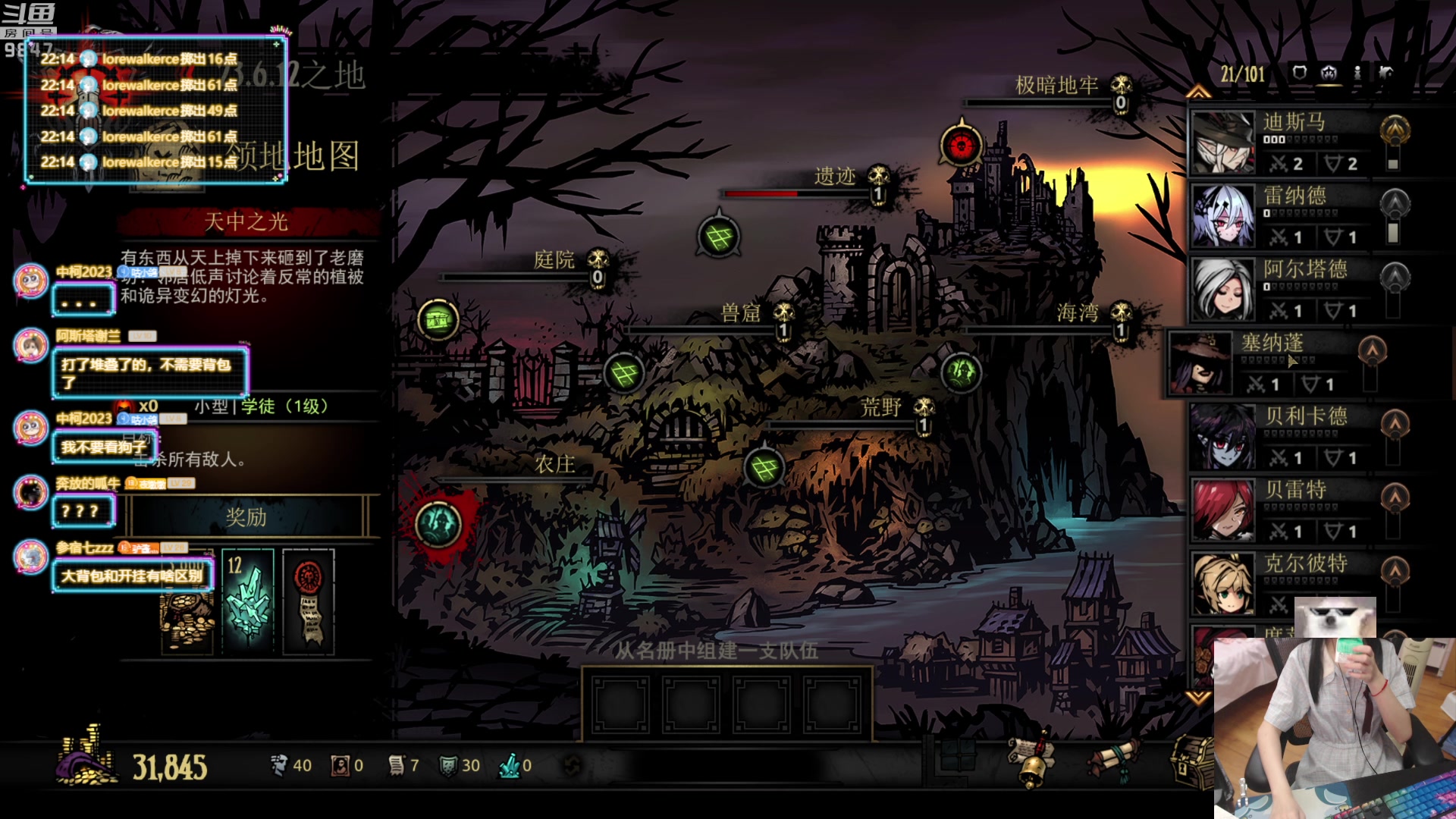The height and width of the screenshot is (819, 1456).
Task: Click the roster's bottom down arrow
Action: pos(1198,696)
